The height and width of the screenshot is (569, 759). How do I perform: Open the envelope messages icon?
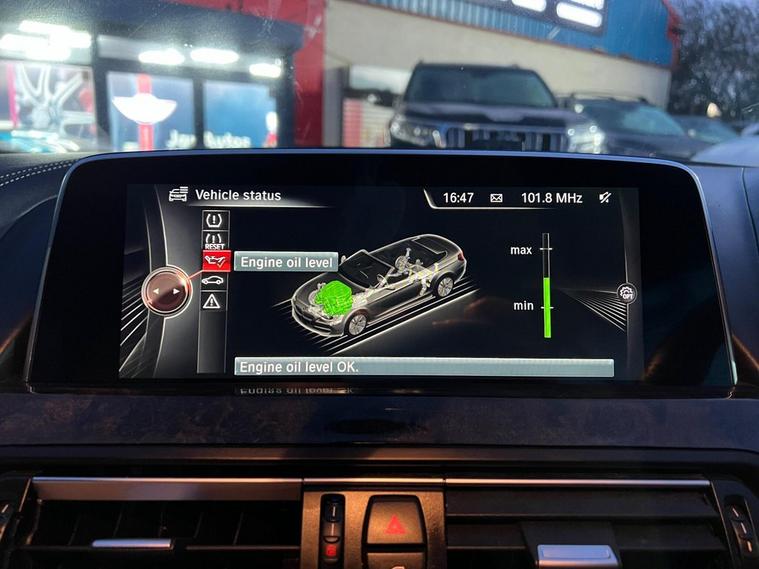[x=496, y=198]
